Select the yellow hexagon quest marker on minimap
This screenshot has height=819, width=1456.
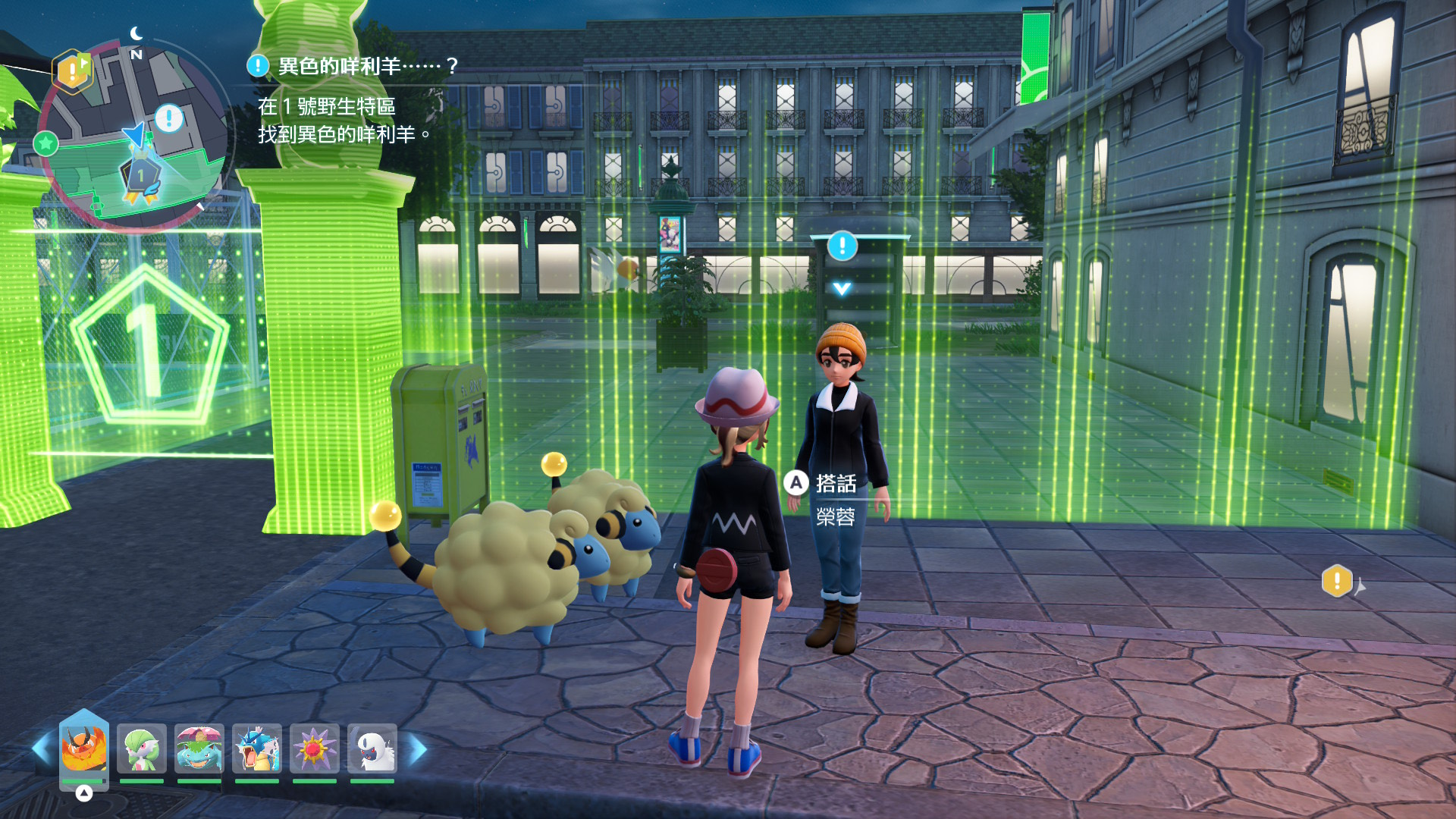[x=73, y=71]
